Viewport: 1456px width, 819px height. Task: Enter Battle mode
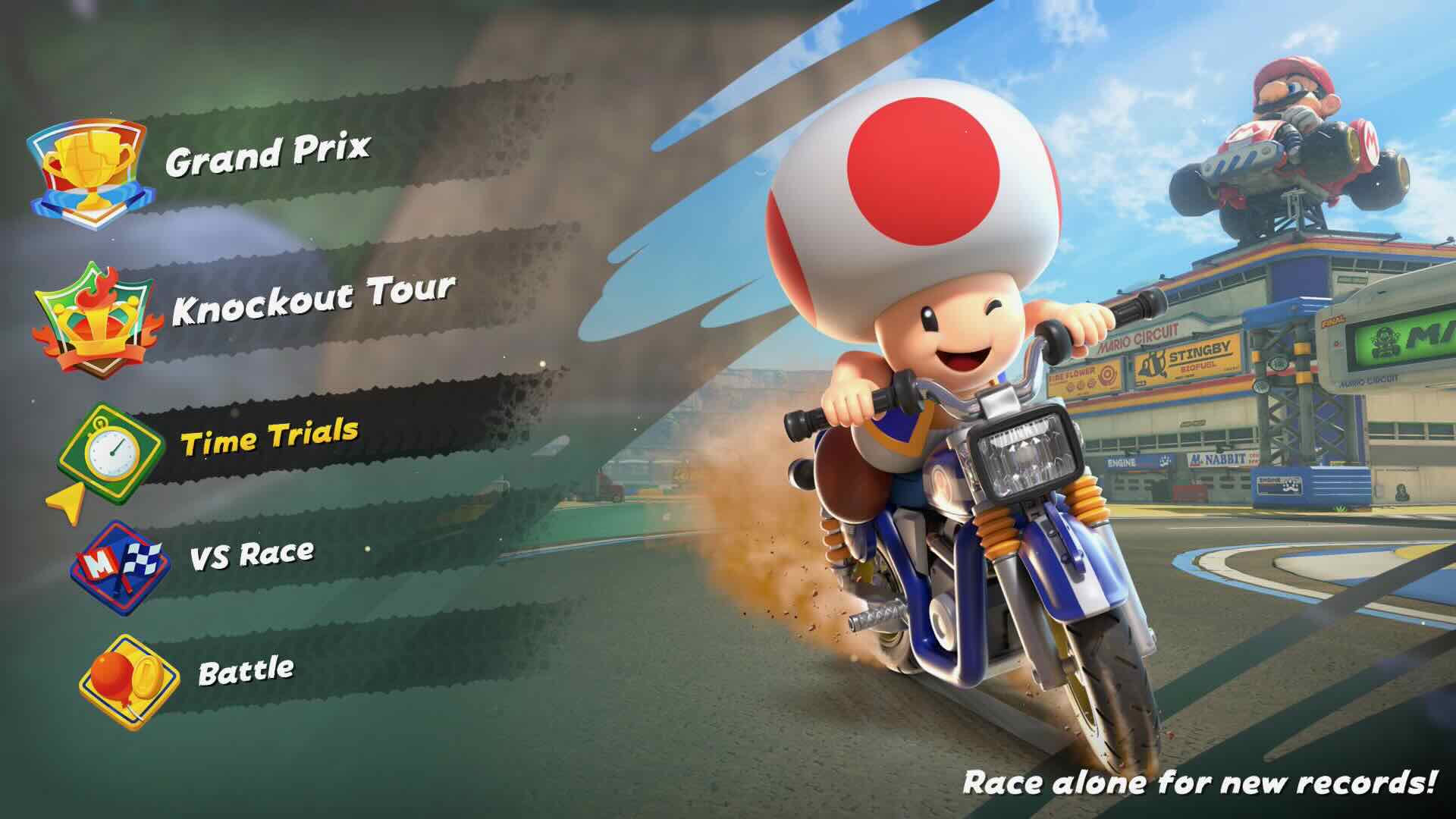[x=246, y=670]
